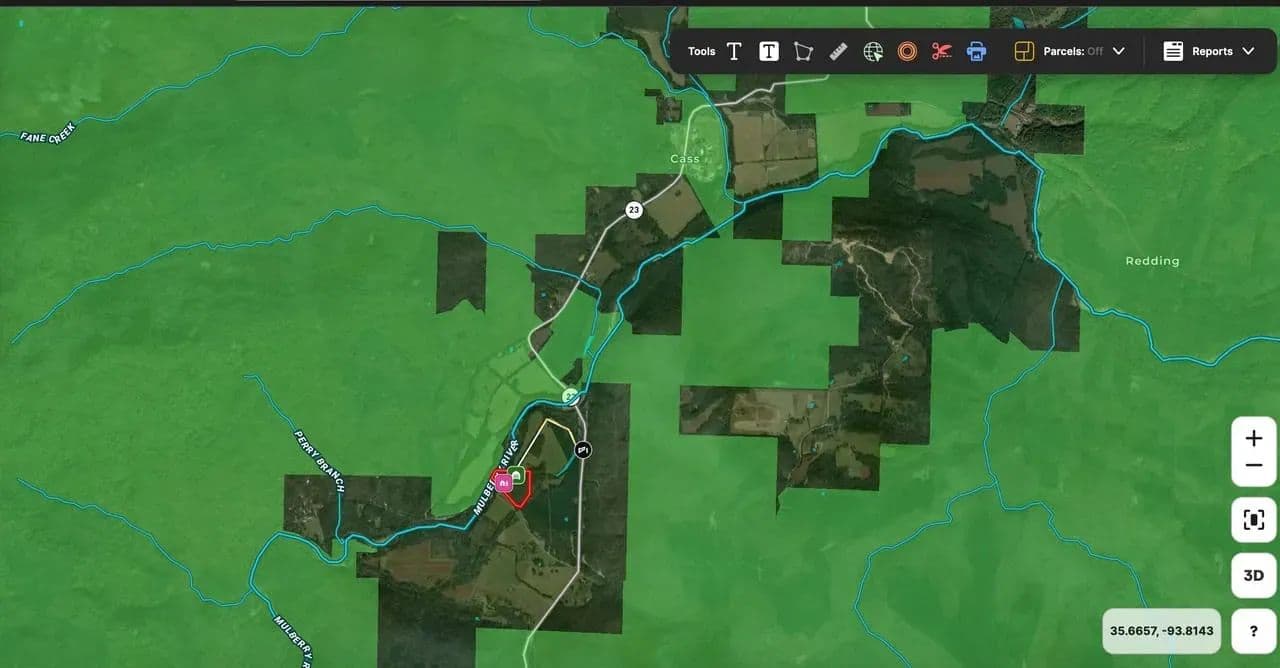The height and width of the screenshot is (668, 1280).
Task: Zoom out with the minus button
Action: (1253, 466)
